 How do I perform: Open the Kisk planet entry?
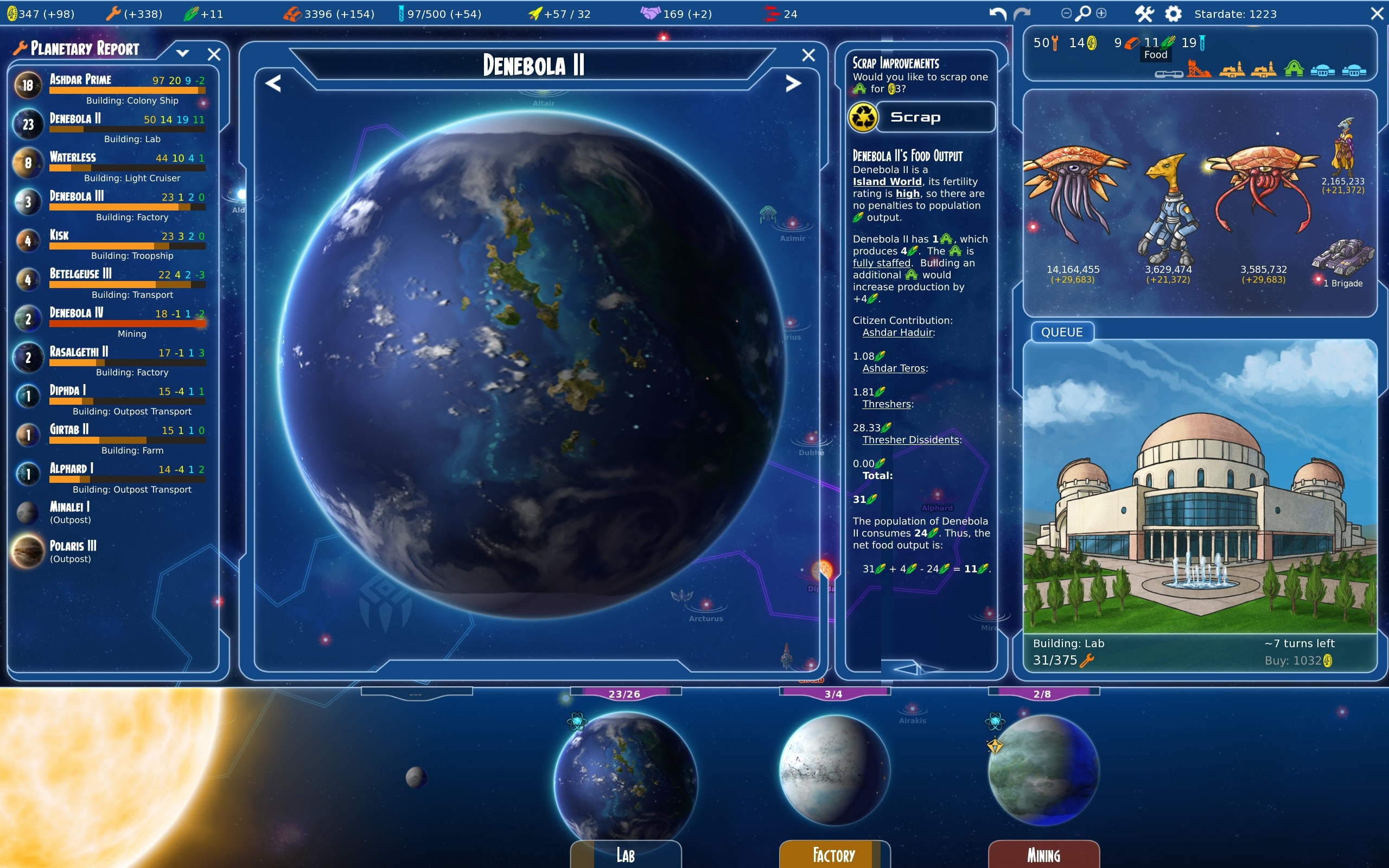pyautogui.click(x=59, y=235)
